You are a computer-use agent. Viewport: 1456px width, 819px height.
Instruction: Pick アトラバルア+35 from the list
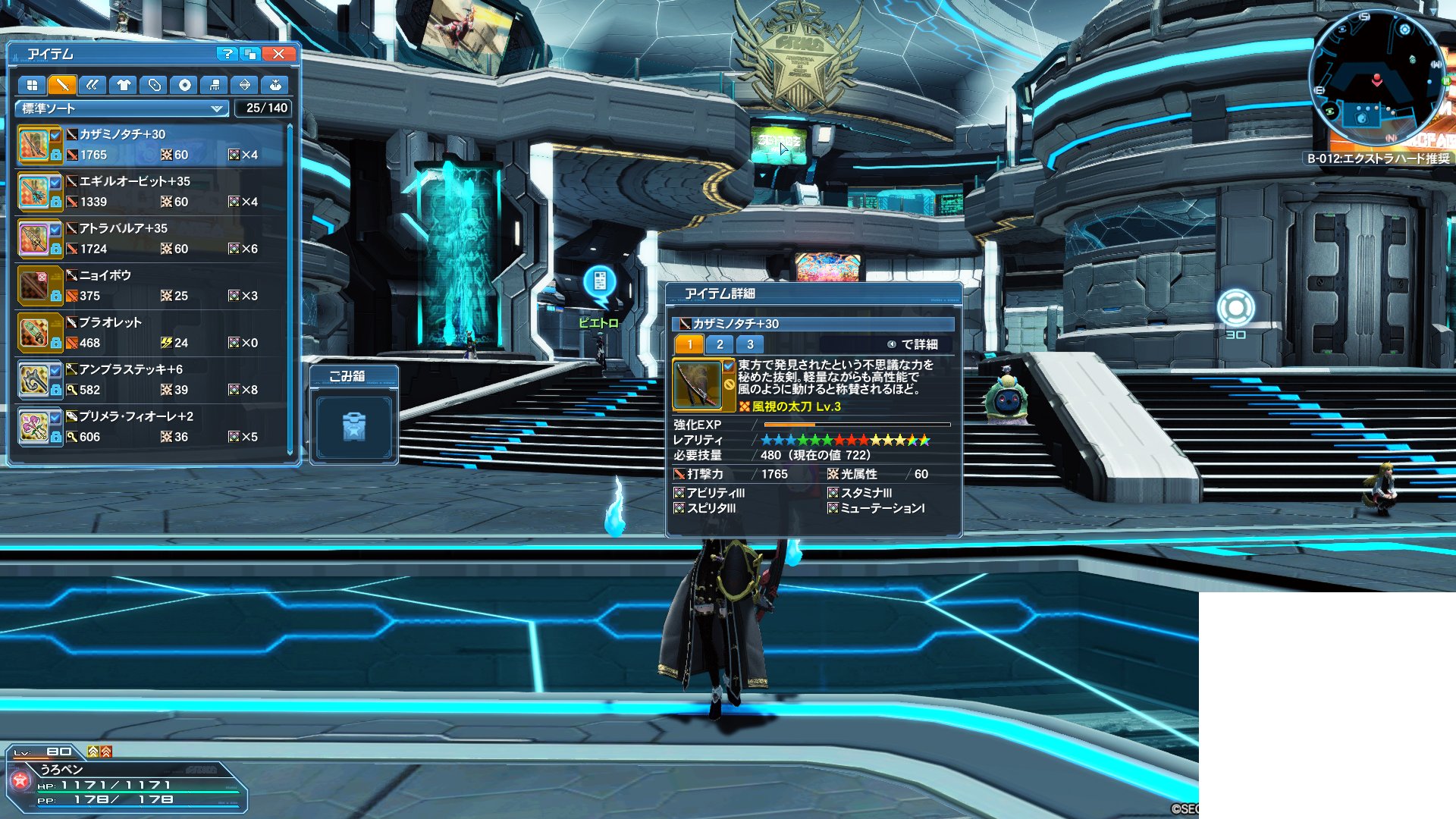152,239
